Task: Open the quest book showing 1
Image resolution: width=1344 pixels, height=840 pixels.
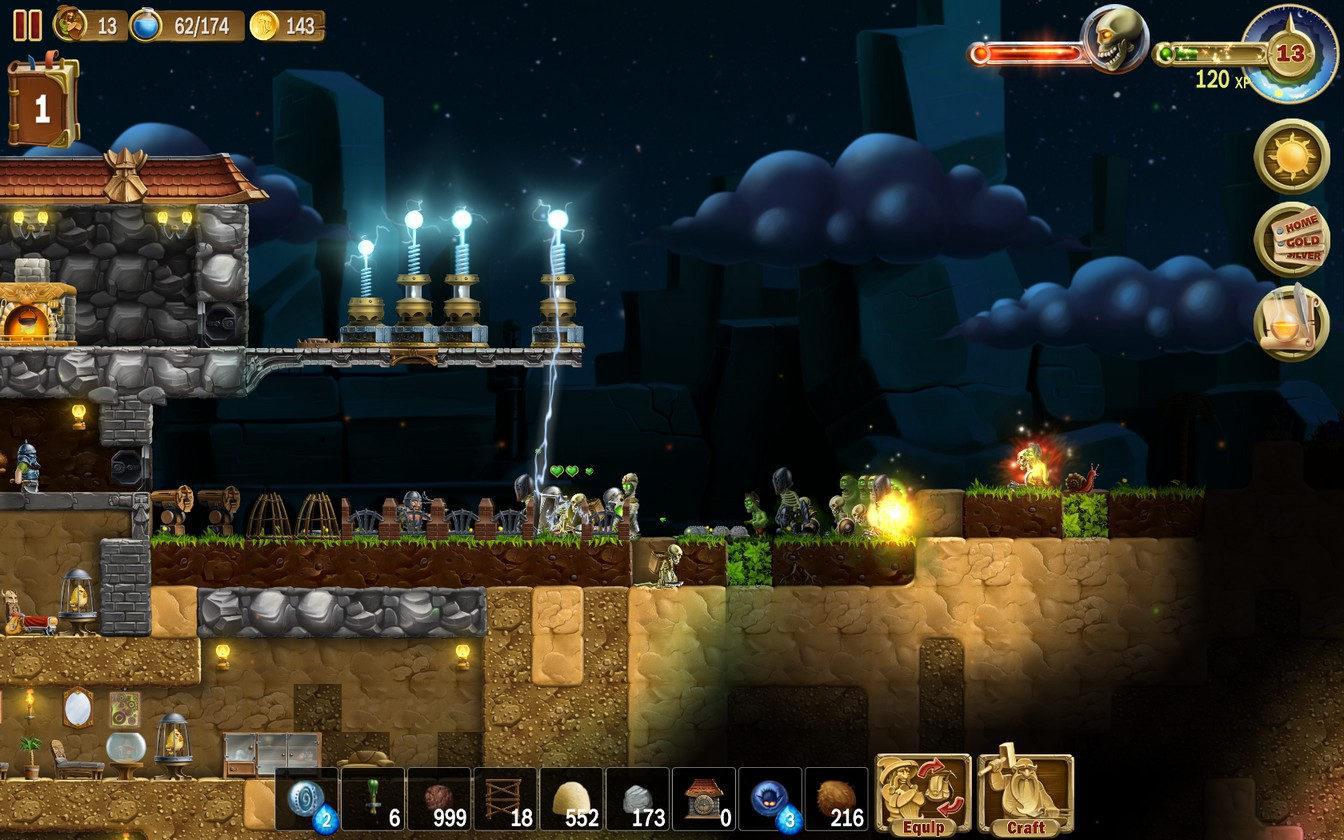Action: 42,104
